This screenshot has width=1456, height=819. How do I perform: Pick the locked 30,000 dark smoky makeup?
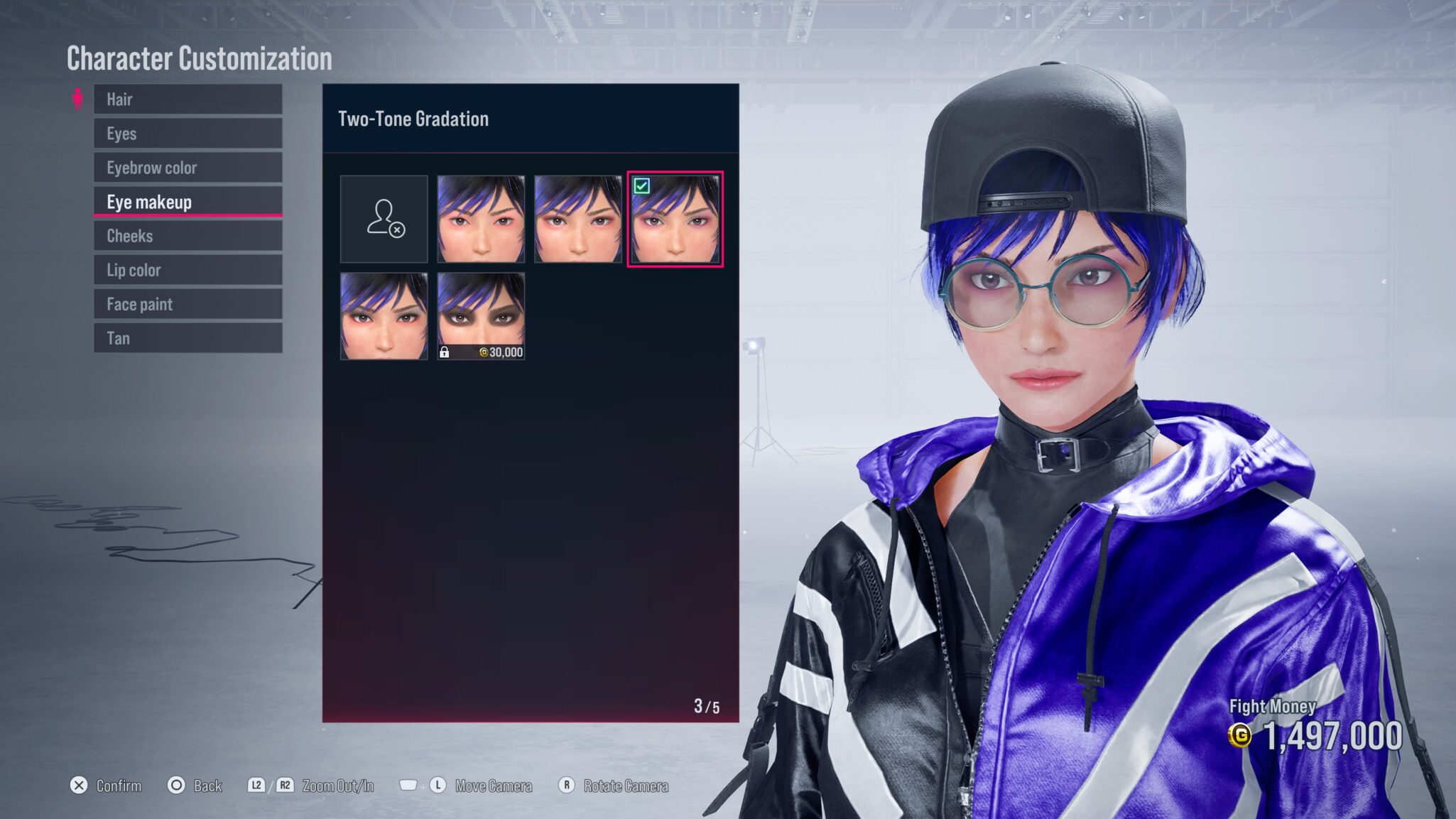tap(481, 316)
